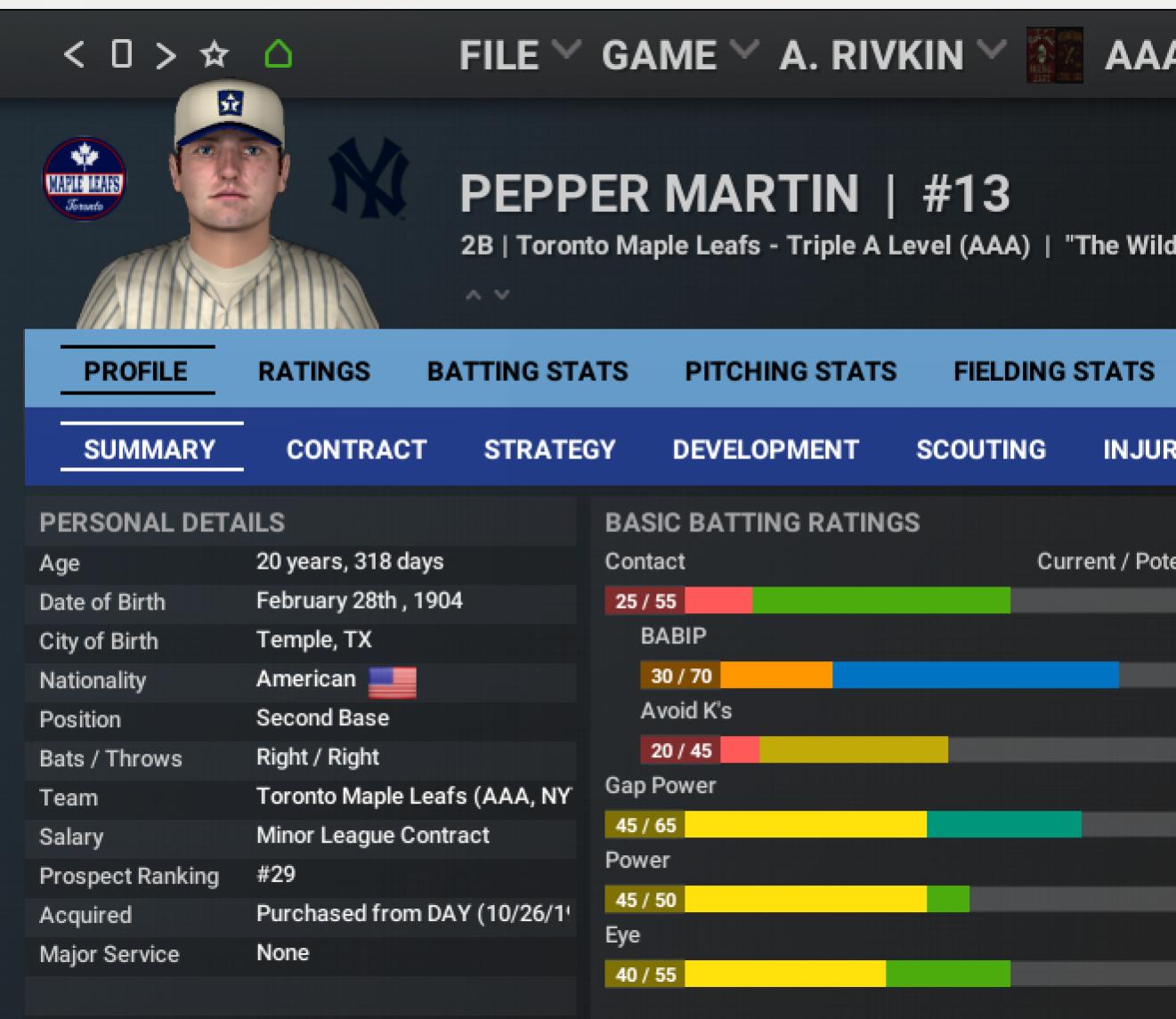Click the Toronto Maple Leafs team logo

coord(85,179)
